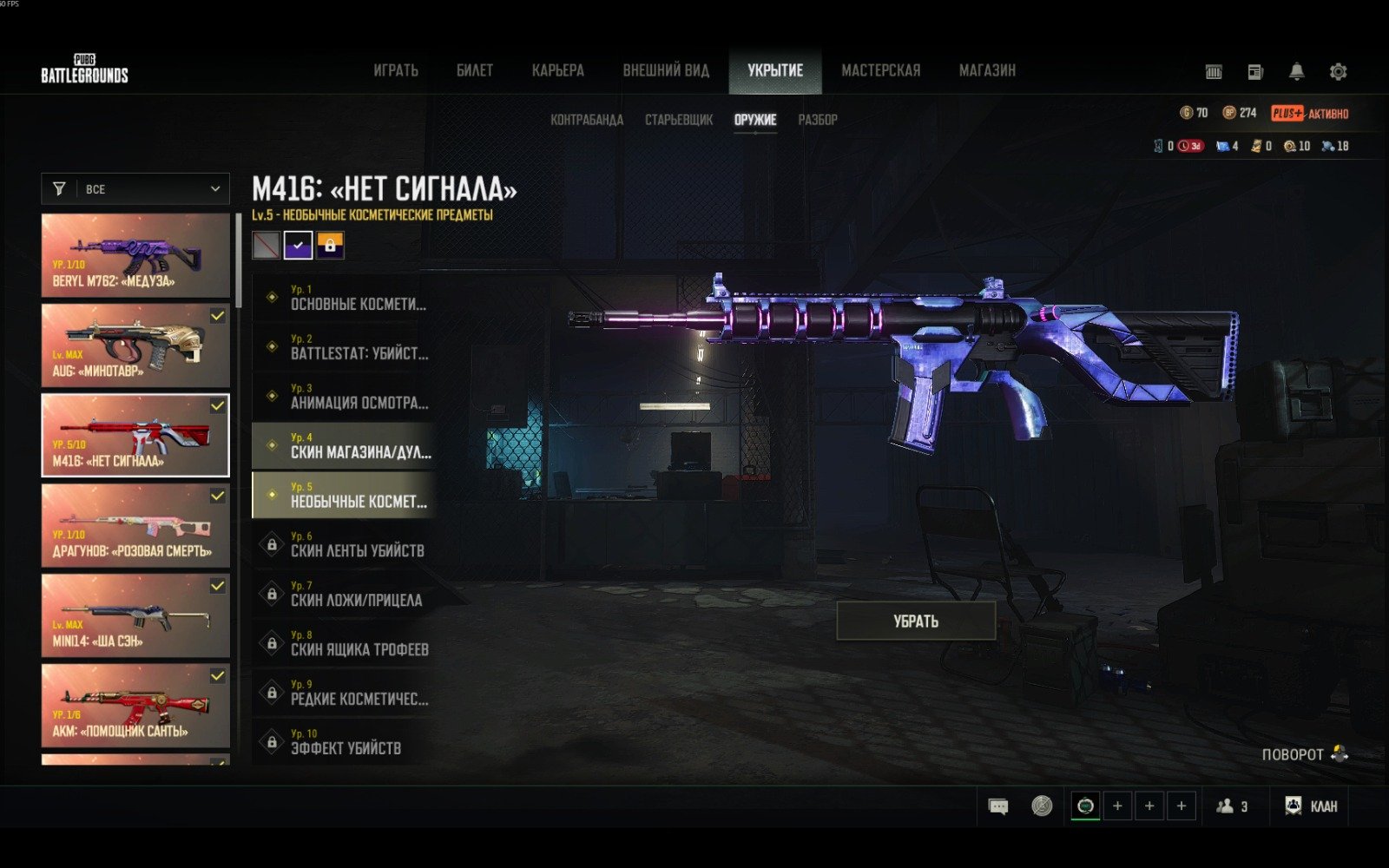The image size is (1389, 868).
Task: Open settings with the gear icon
Action: coord(1338,72)
